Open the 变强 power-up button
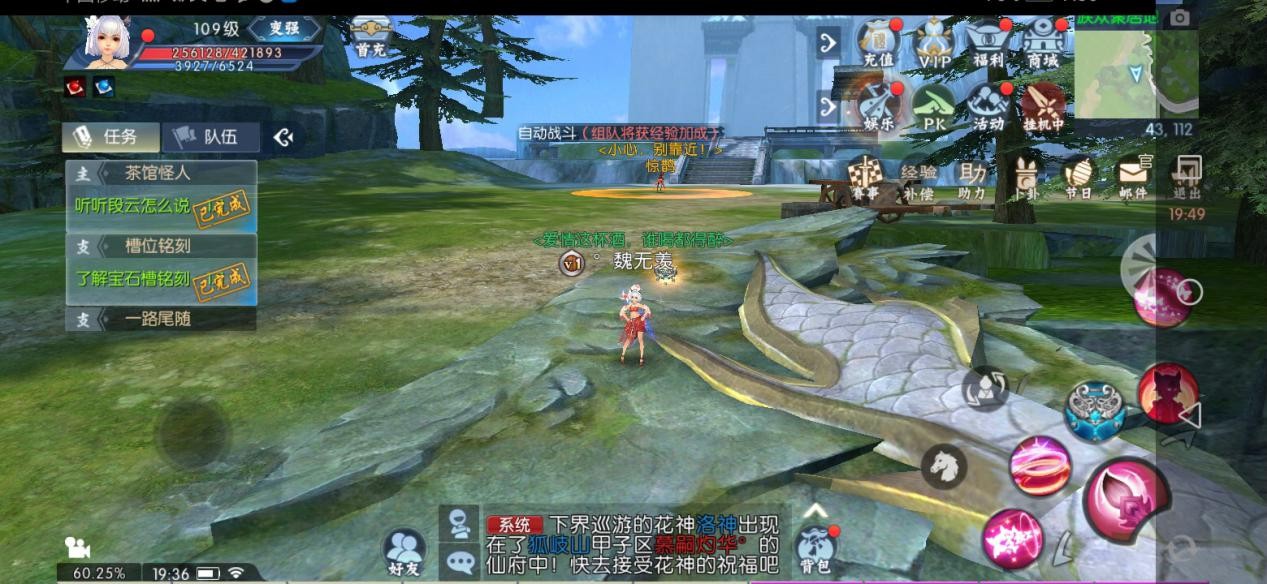Screen dimensions: 1267x584 pyautogui.click(x=285, y=28)
